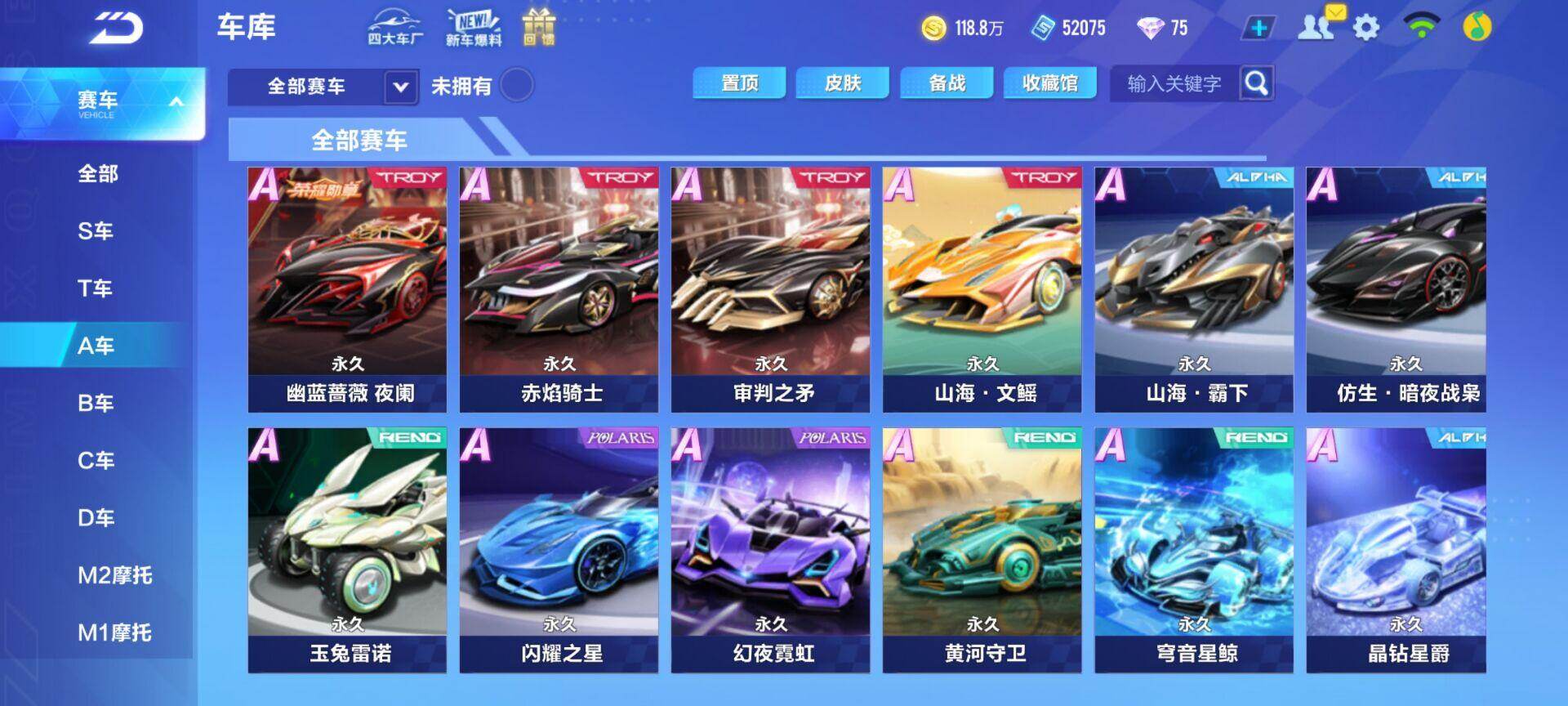Choose the 山海·文鳐 golden car
1568x706 pixels.
[x=982, y=289]
